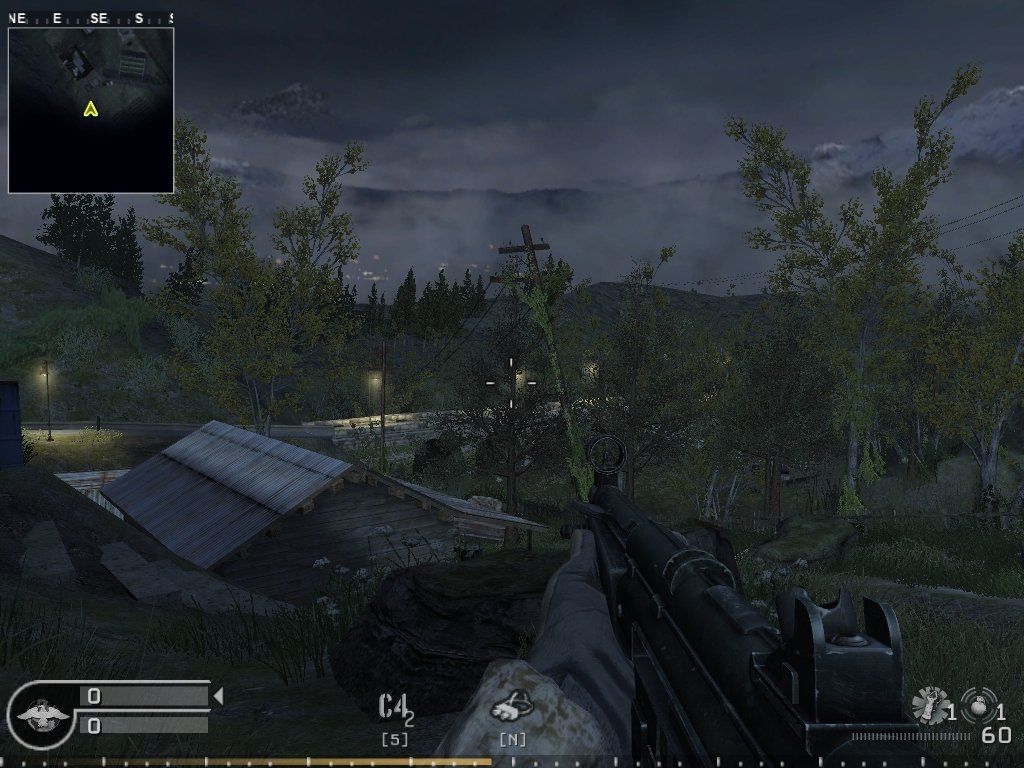Click the team eagle emblem

pos(41,714)
